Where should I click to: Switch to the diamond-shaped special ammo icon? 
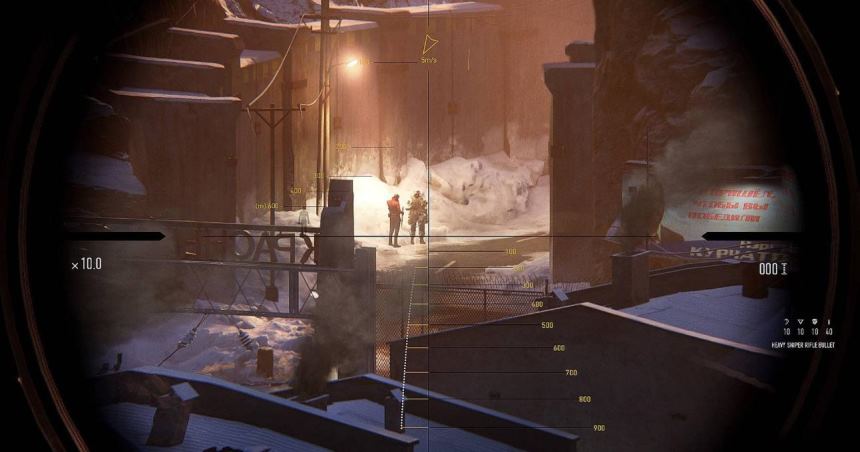(815, 322)
